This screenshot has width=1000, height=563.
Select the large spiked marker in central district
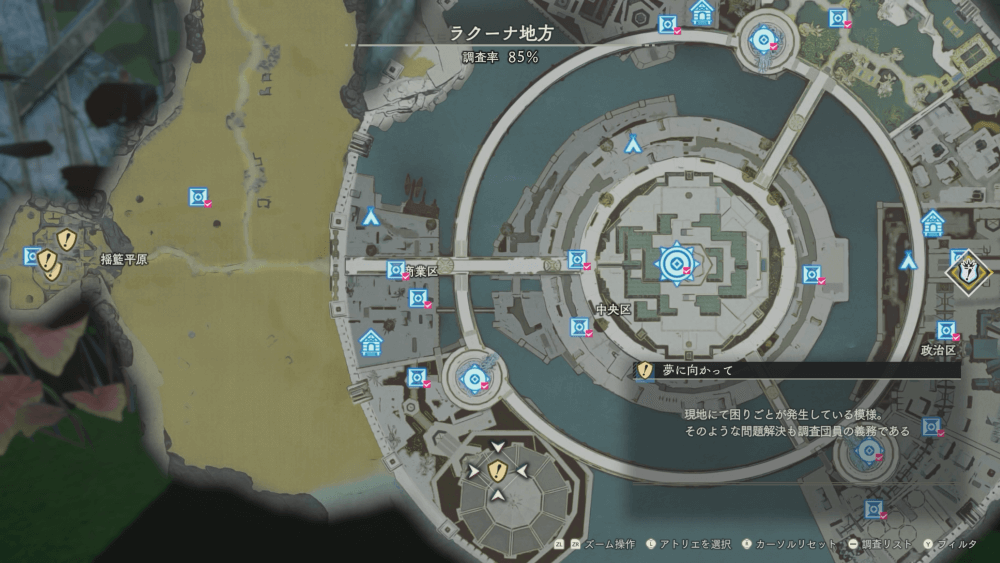tap(676, 263)
